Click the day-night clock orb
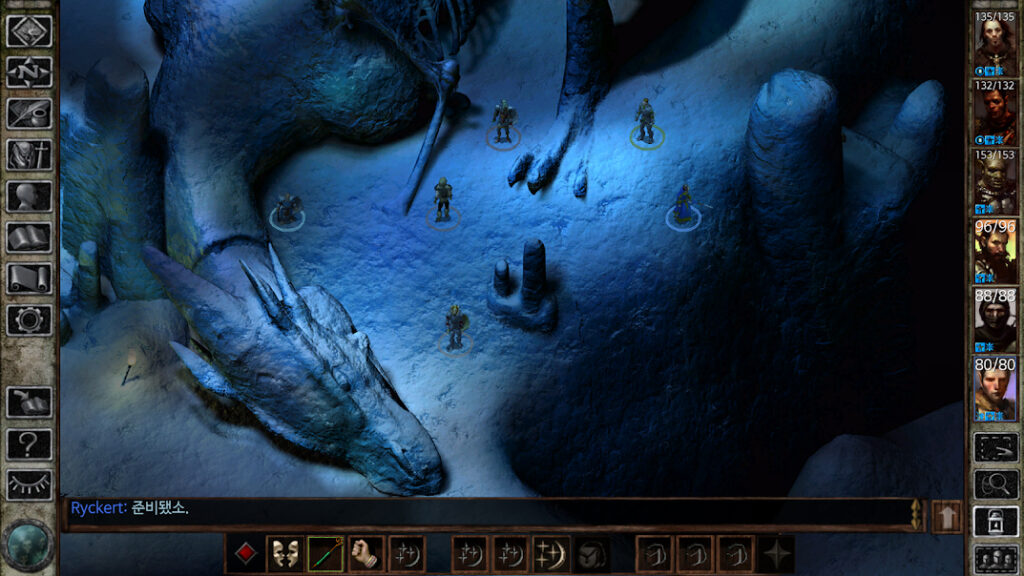This screenshot has height=576, width=1024. tap(28, 544)
